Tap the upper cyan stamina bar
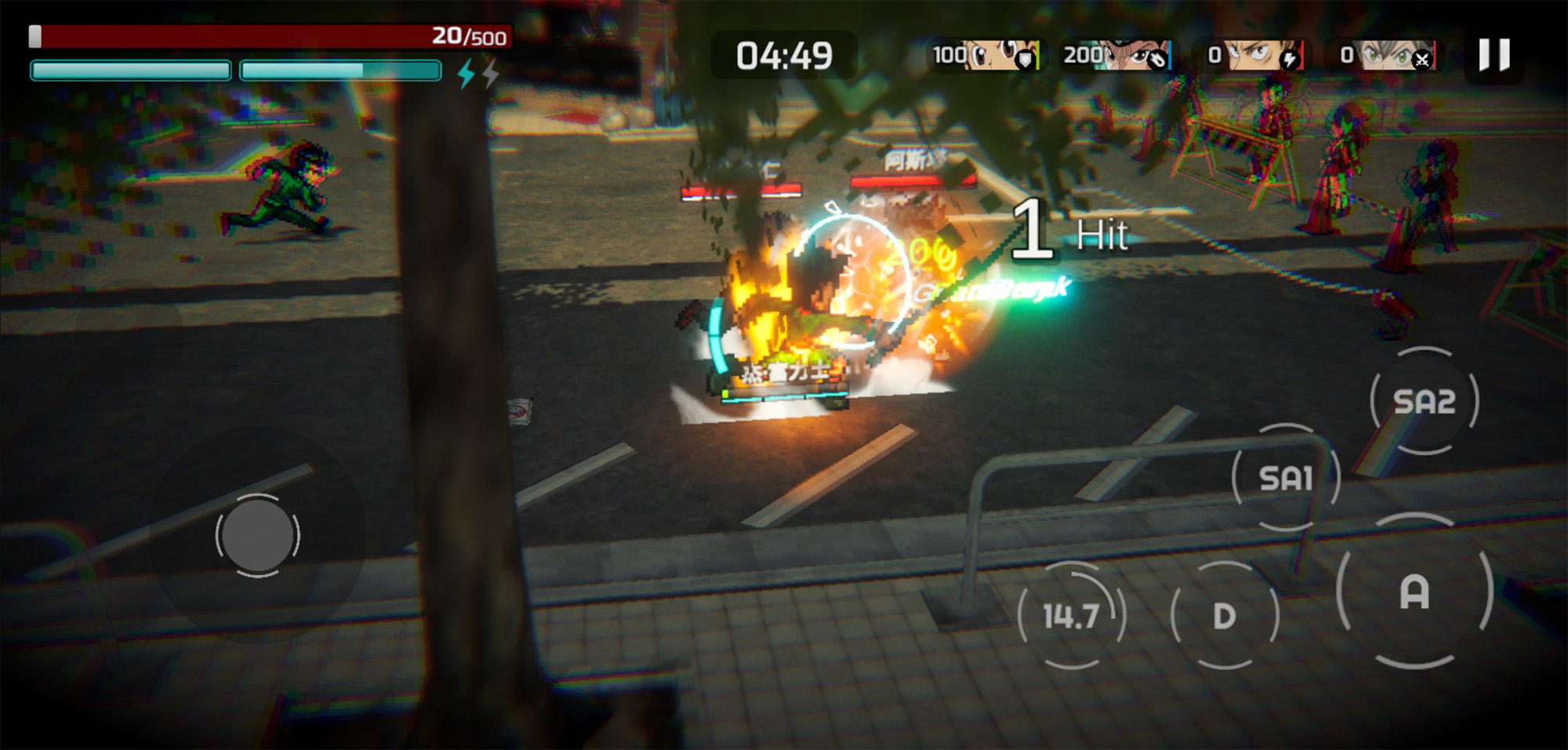The image size is (1568, 750). tap(131, 68)
